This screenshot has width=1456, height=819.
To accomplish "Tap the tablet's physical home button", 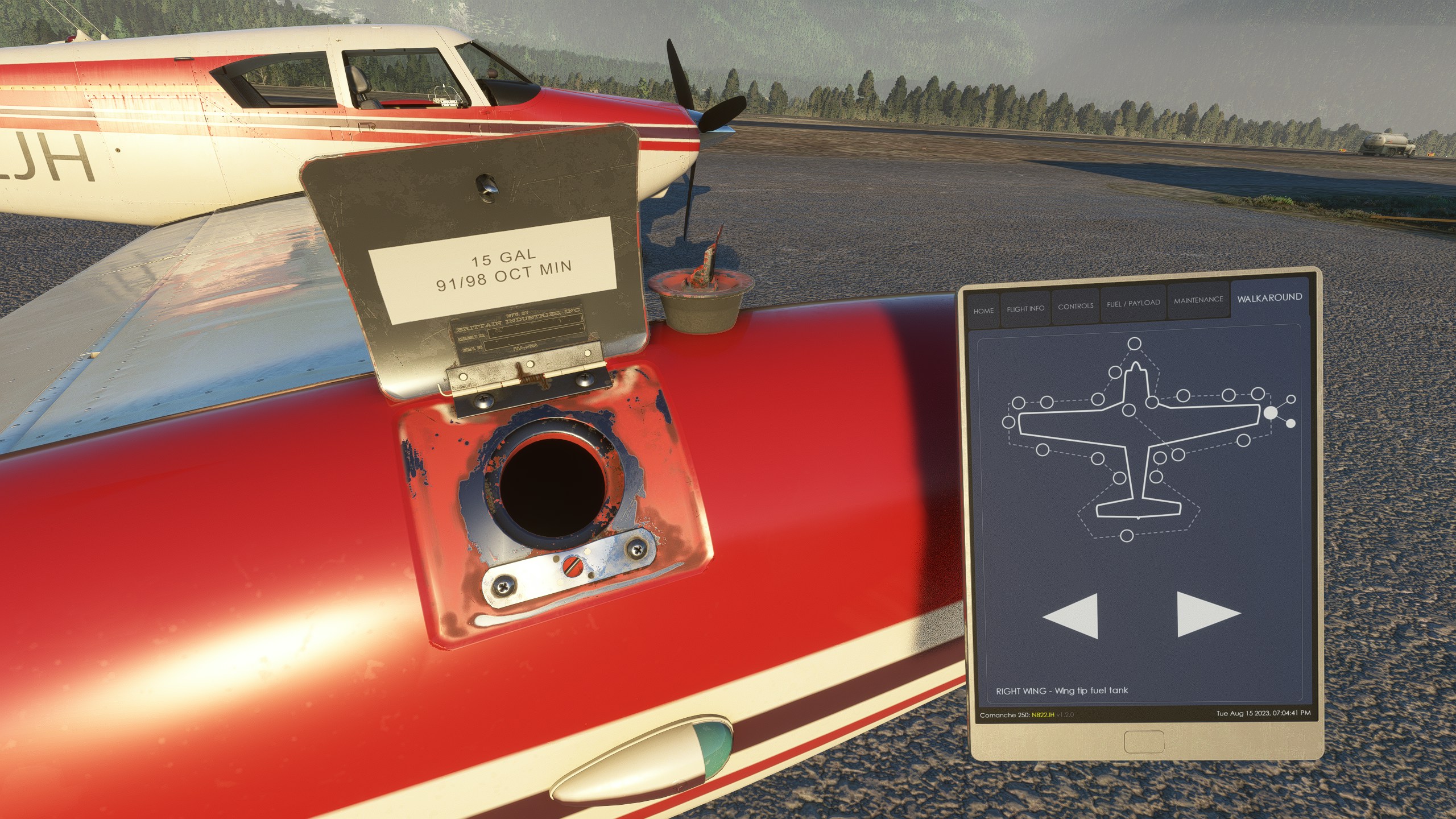I will (x=1144, y=742).
